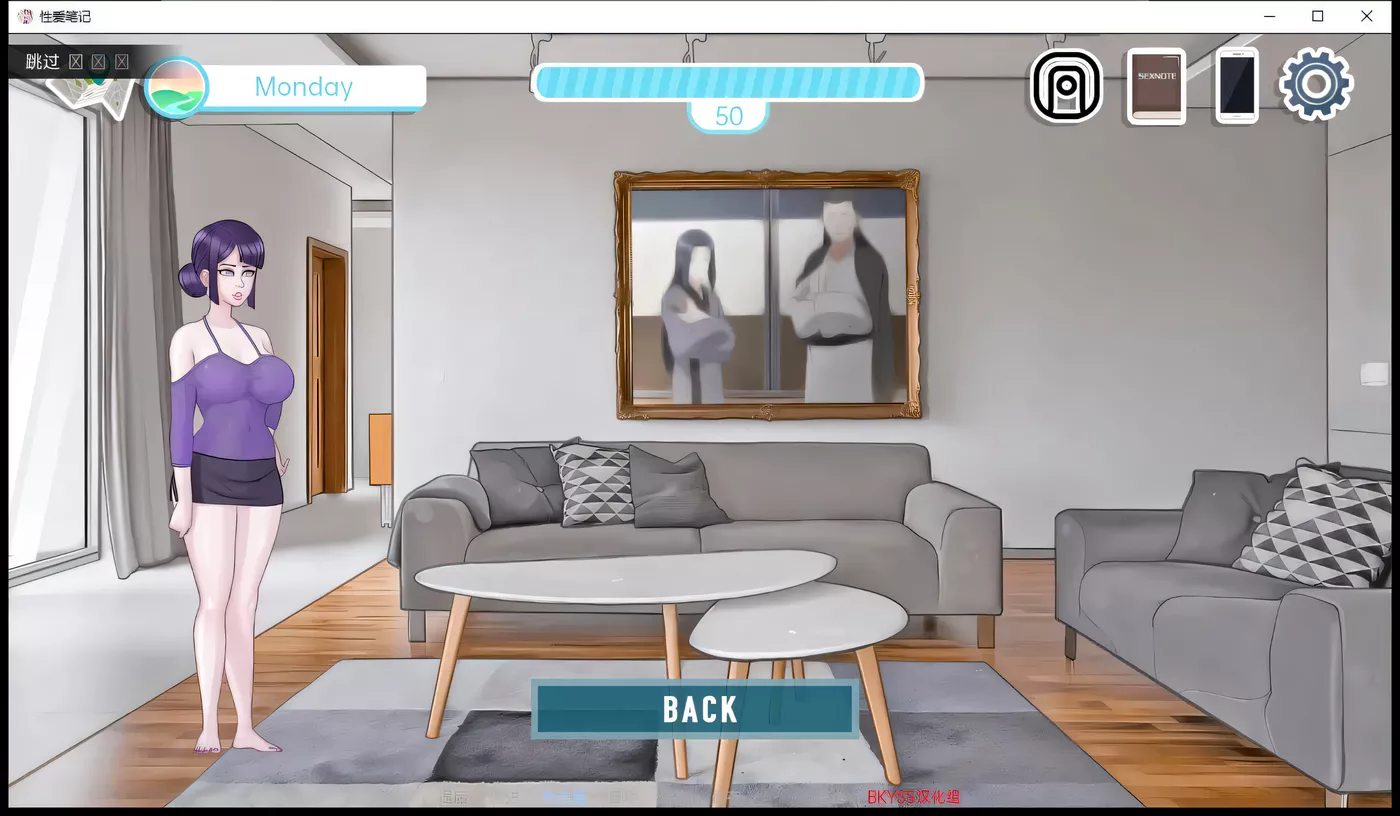This screenshot has height=816, width=1400.
Task: Open the in-game phone
Action: coord(1236,85)
